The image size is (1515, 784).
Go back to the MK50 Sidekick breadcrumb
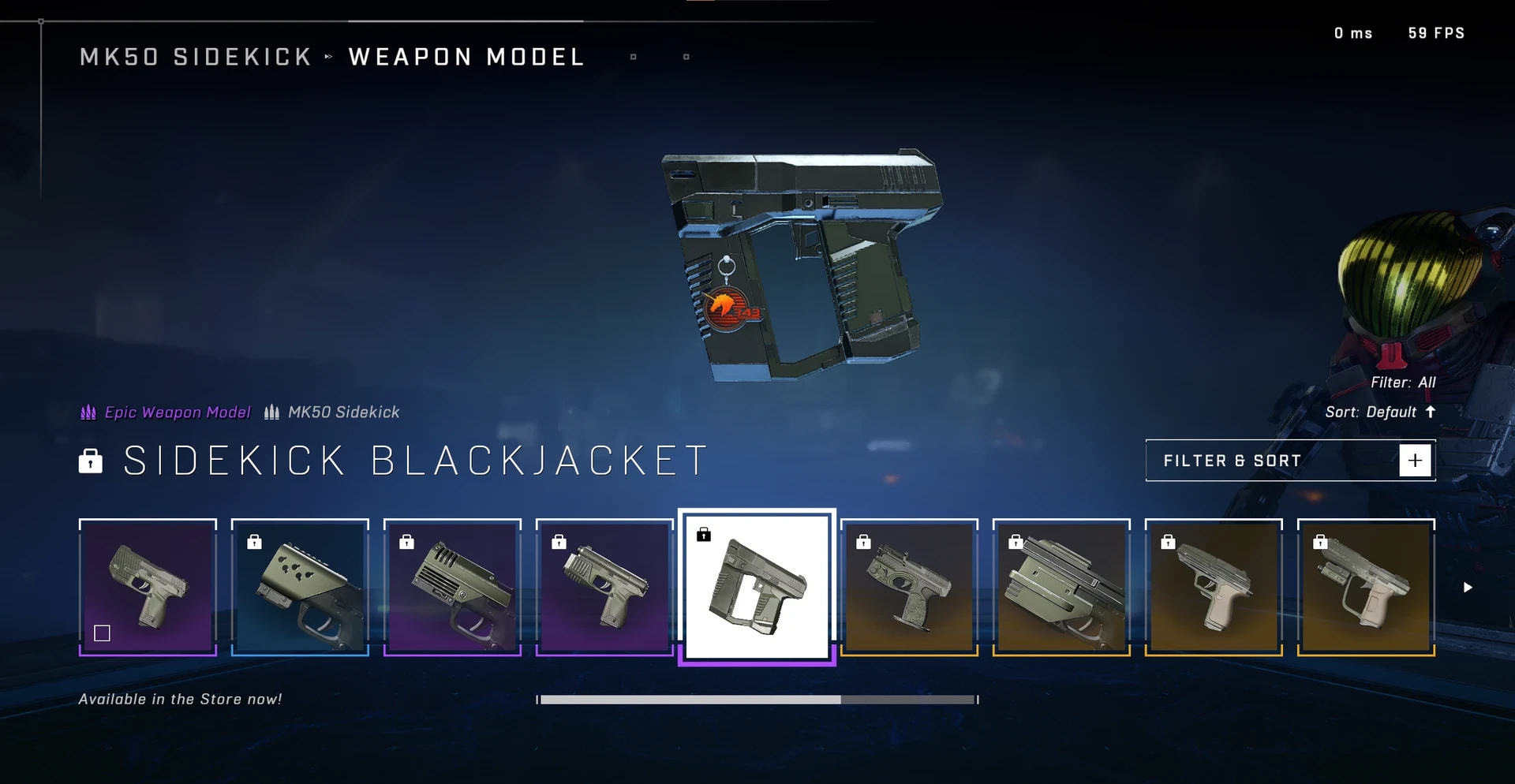point(196,57)
